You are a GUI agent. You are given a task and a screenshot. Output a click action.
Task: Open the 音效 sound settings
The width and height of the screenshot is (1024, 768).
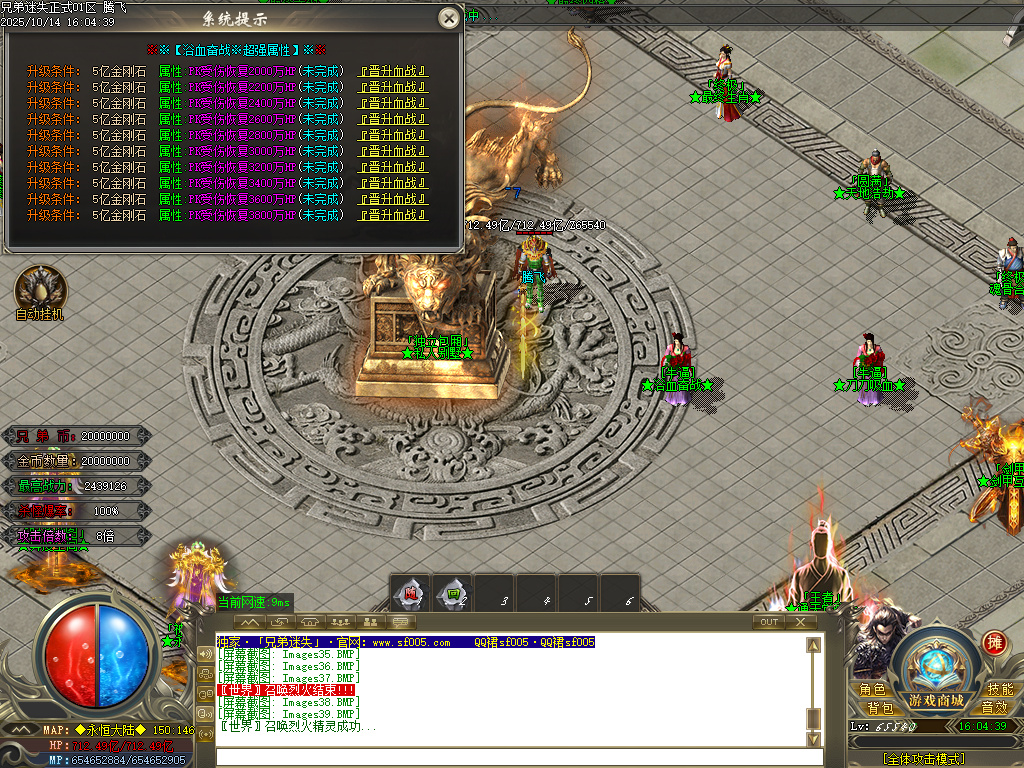coord(993,708)
